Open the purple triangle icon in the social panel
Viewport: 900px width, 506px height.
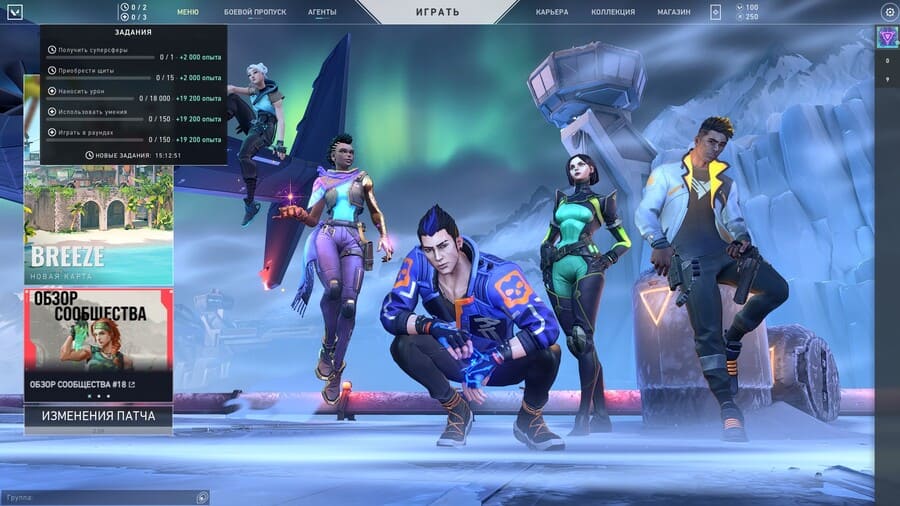887,37
